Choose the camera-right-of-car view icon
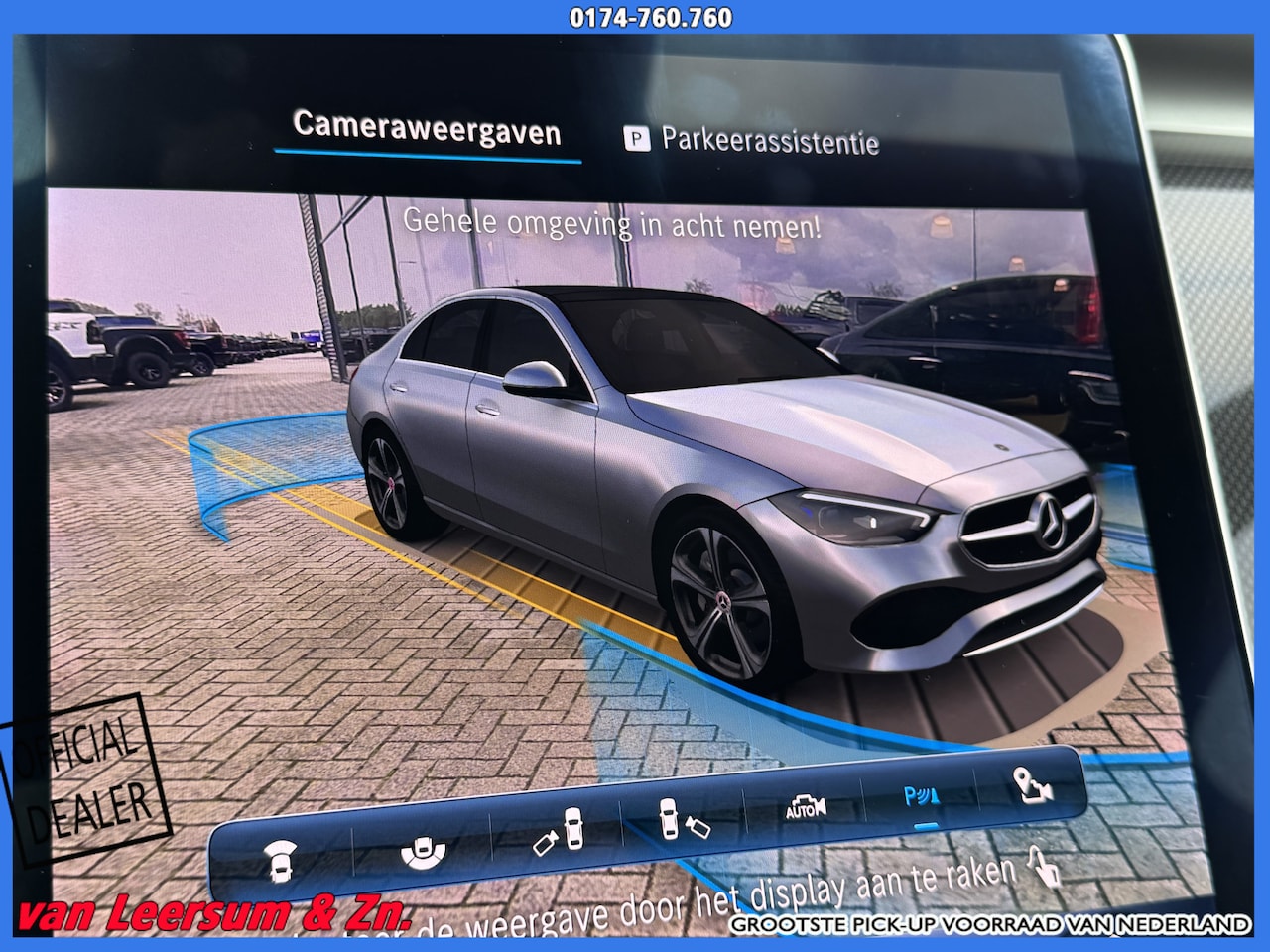 (684, 819)
